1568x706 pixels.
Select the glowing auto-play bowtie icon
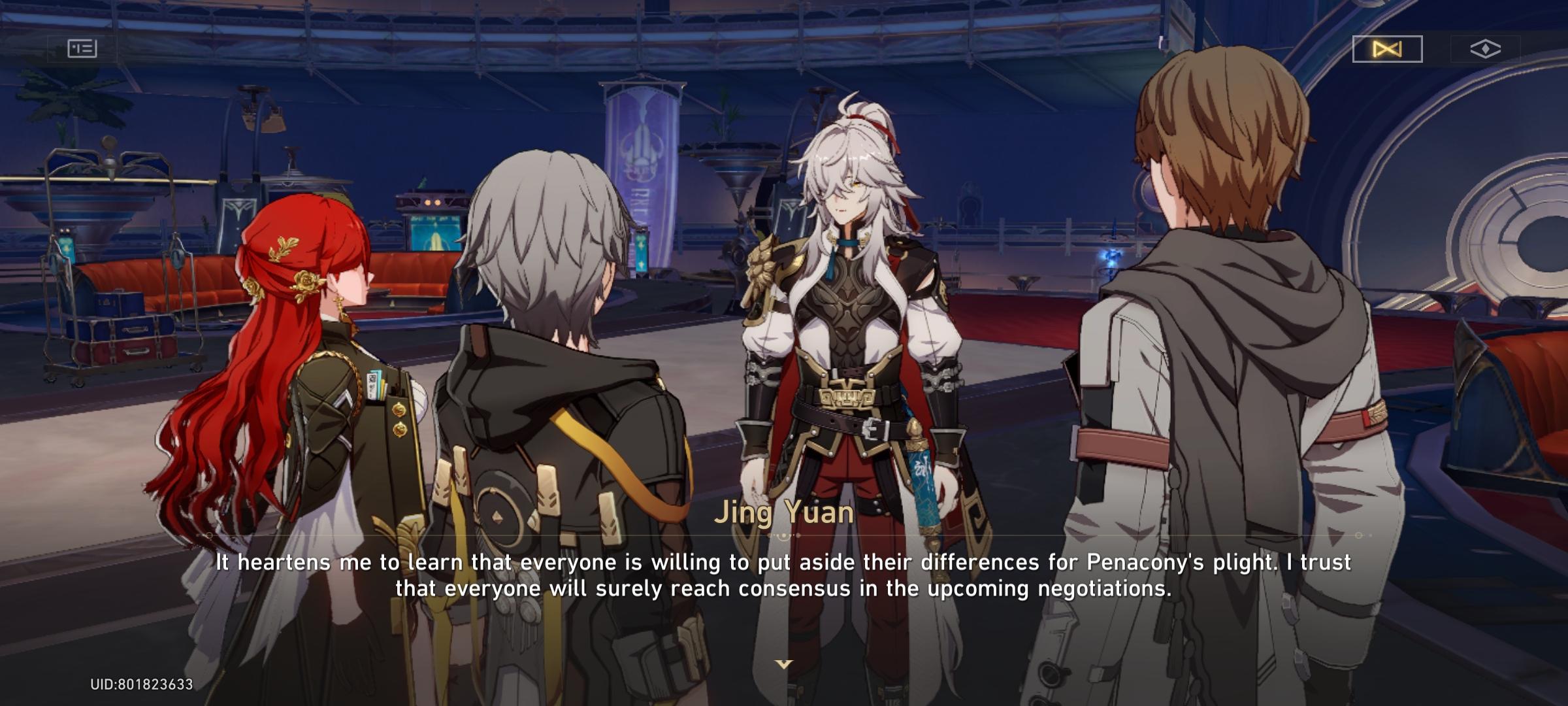pos(1388,48)
